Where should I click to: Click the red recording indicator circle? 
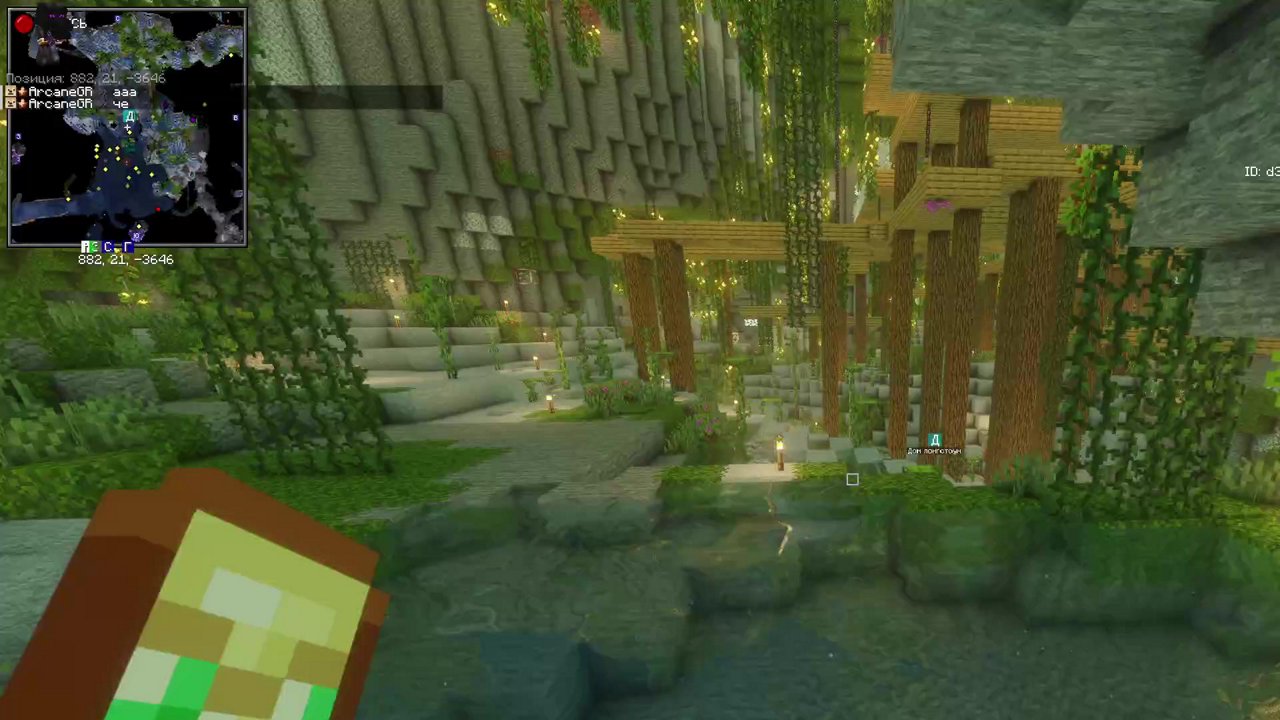tap(23, 23)
